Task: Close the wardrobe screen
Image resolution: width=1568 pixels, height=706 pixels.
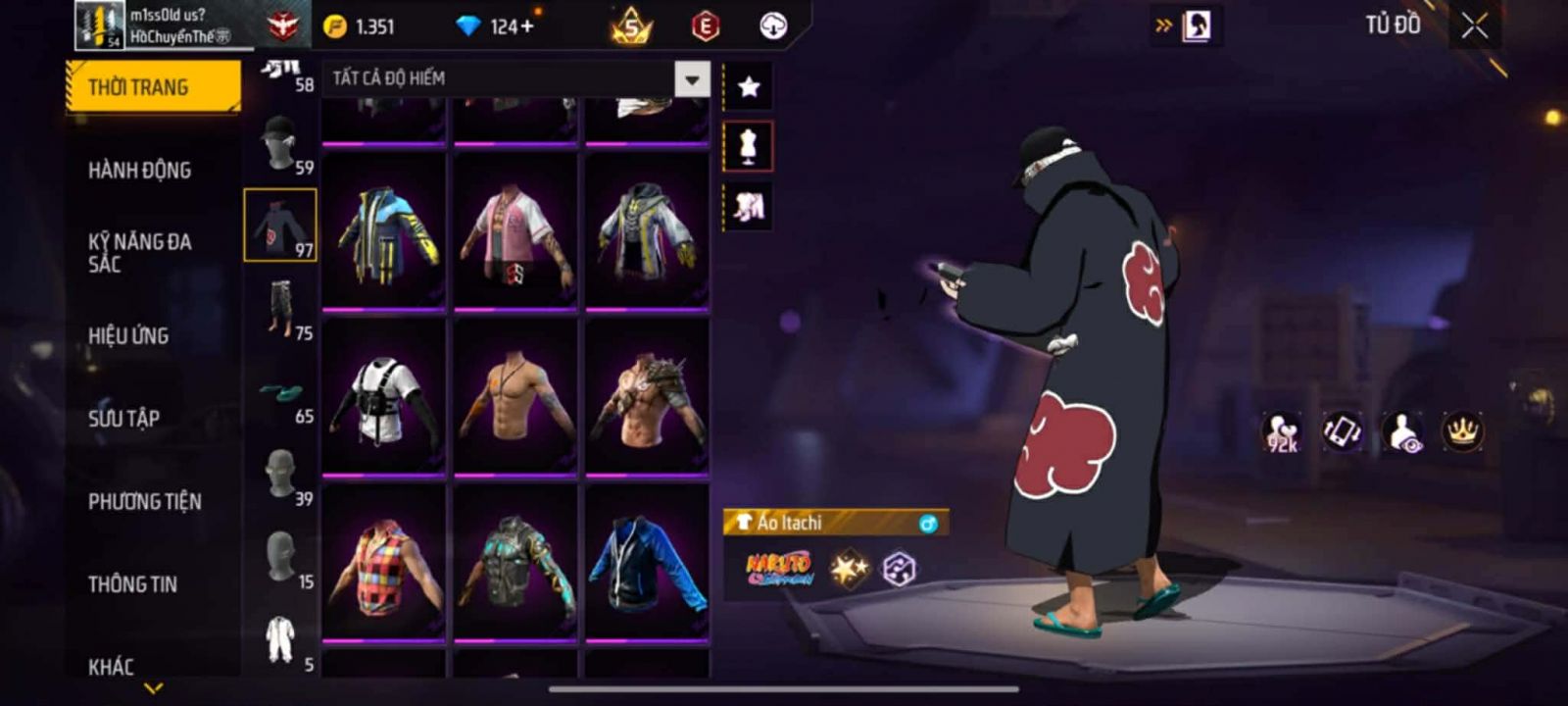Action: pyautogui.click(x=1475, y=26)
